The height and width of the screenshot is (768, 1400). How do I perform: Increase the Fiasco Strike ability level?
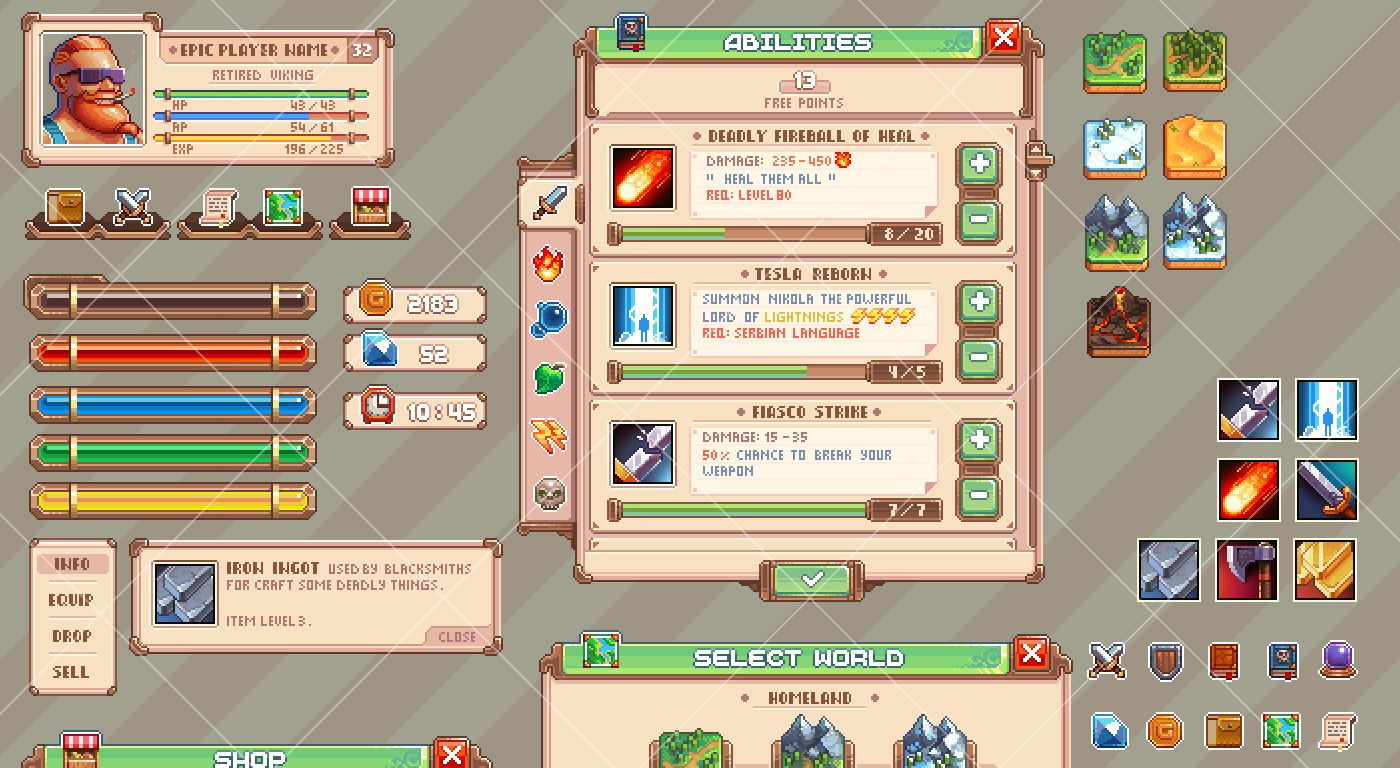(978, 439)
